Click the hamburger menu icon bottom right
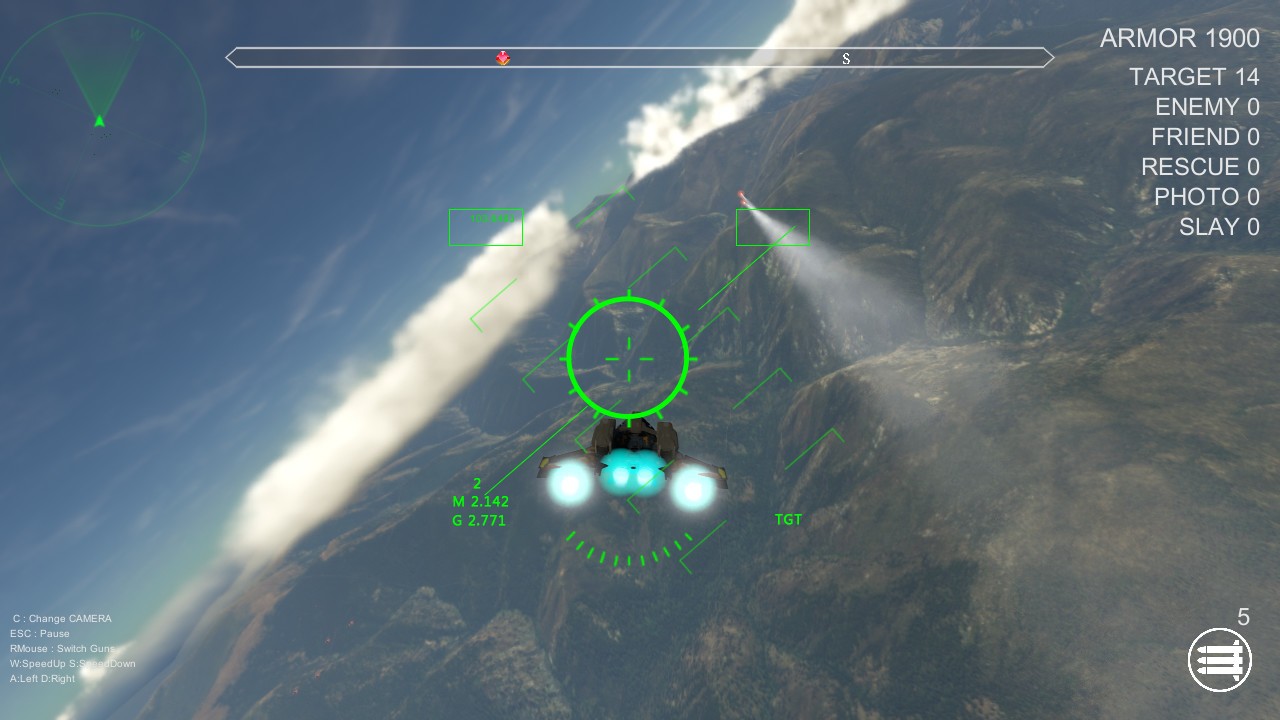Viewport: 1280px width, 720px height. (1219, 659)
